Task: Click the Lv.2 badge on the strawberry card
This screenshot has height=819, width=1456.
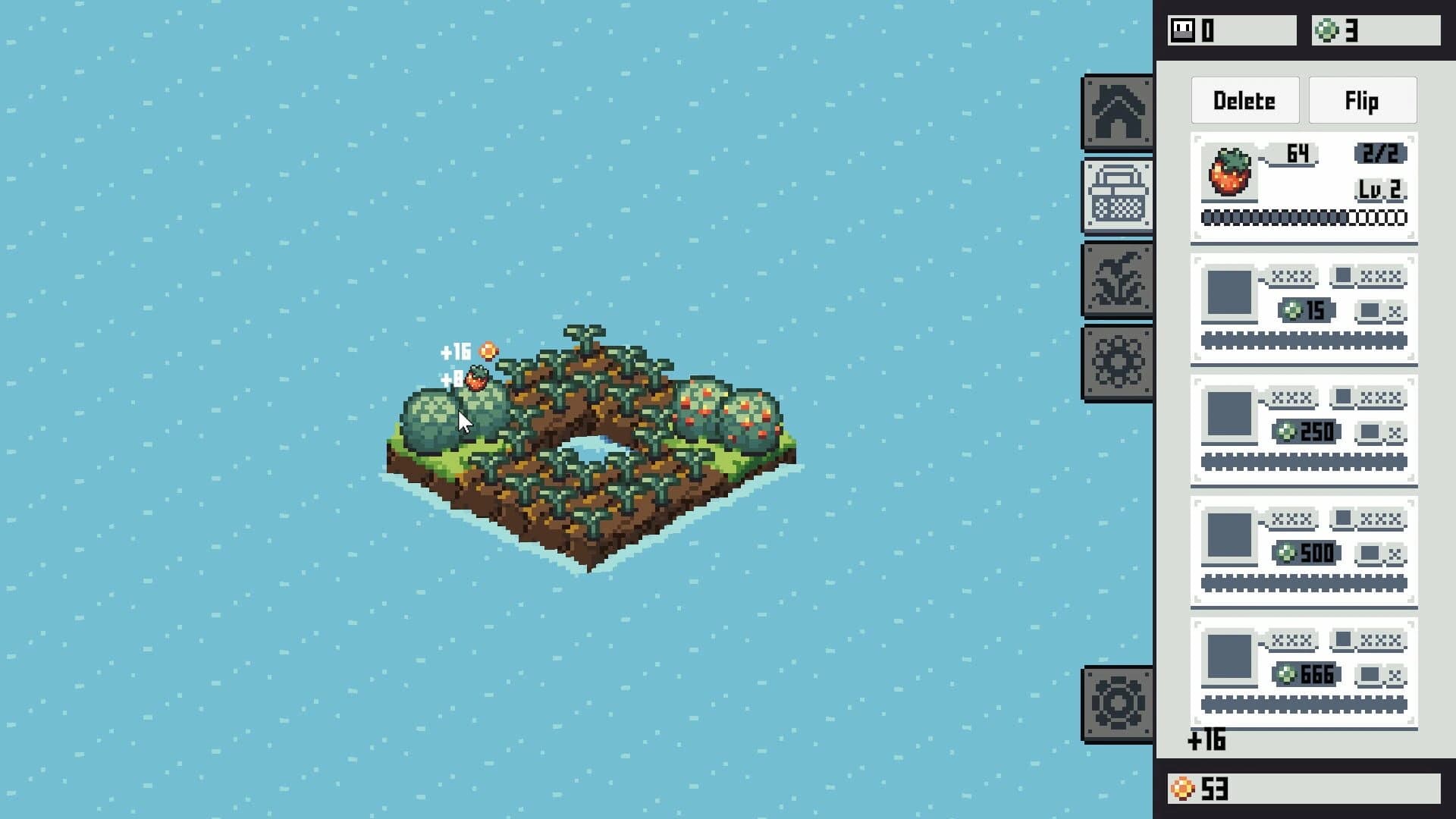Action: [x=1380, y=190]
